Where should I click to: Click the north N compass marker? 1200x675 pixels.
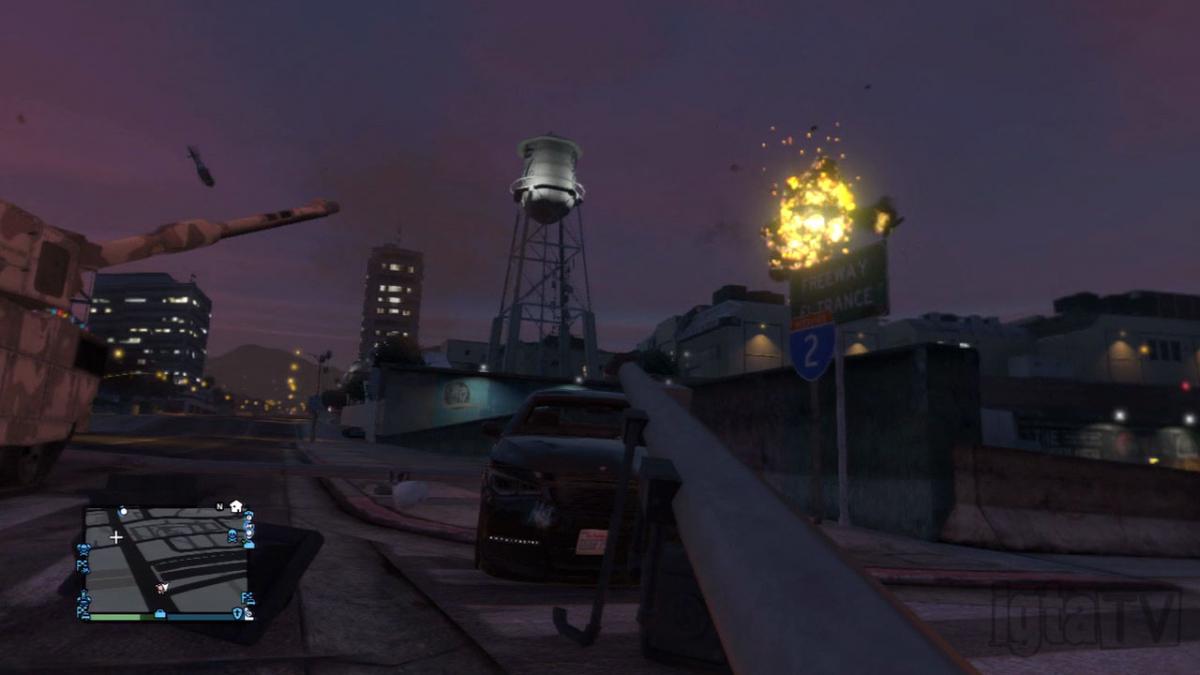[219, 507]
